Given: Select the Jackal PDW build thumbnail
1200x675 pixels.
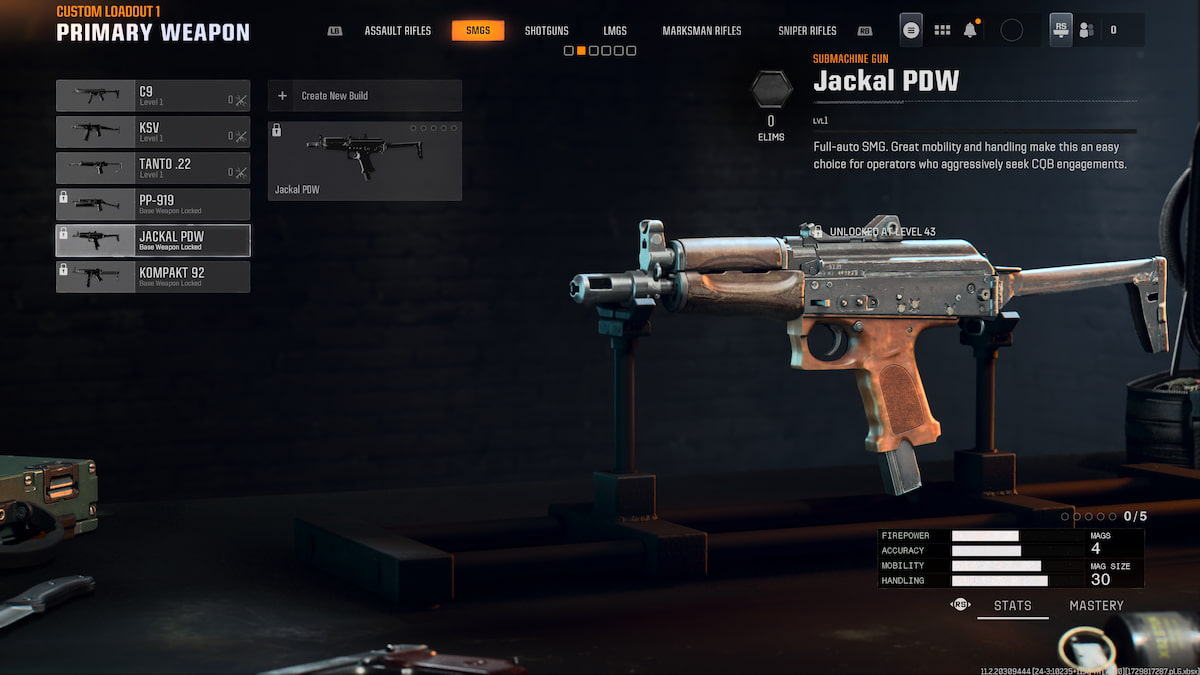Looking at the screenshot, I should click(364, 160).
